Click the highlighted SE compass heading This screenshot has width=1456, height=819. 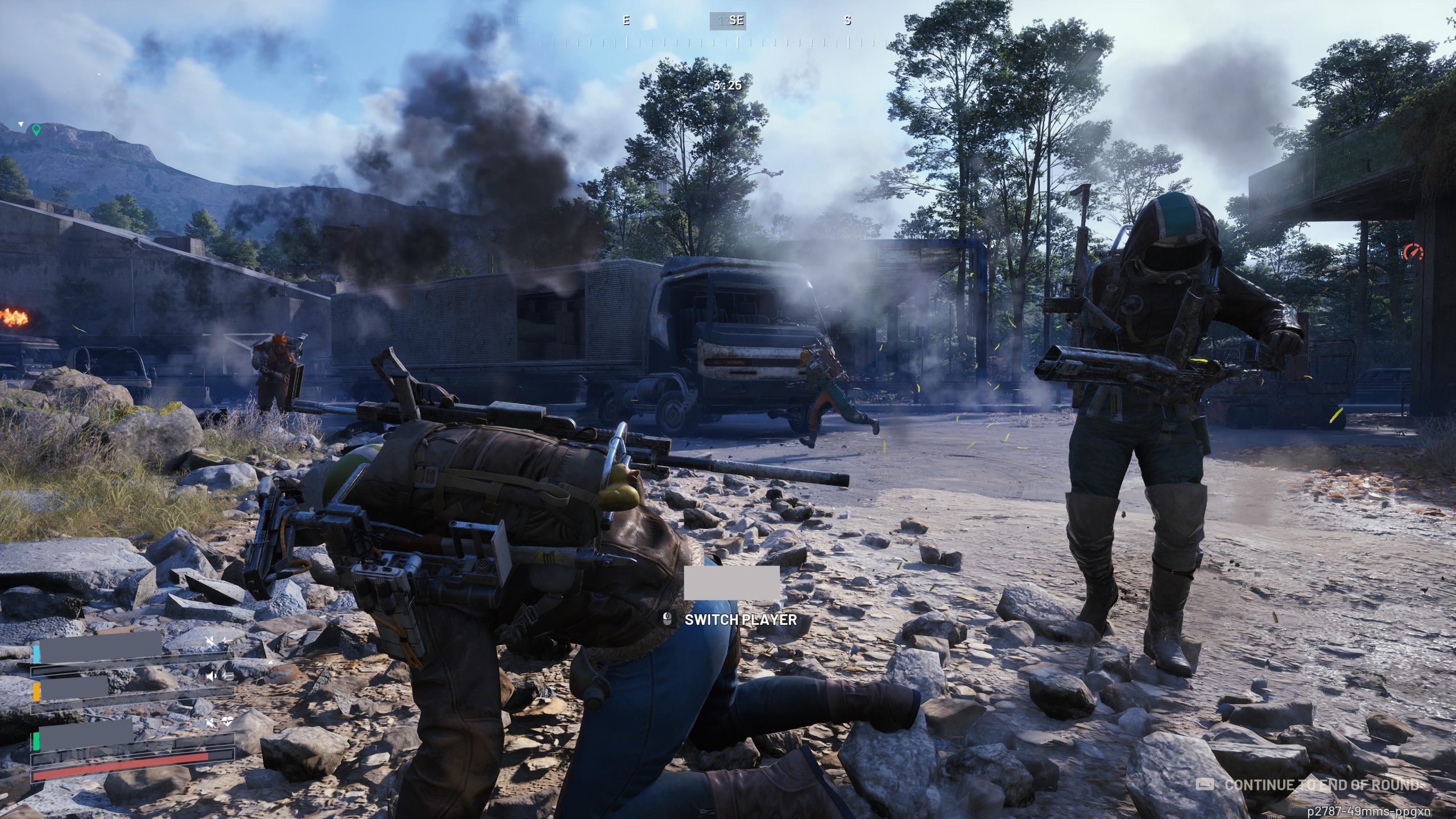(727, 21)
